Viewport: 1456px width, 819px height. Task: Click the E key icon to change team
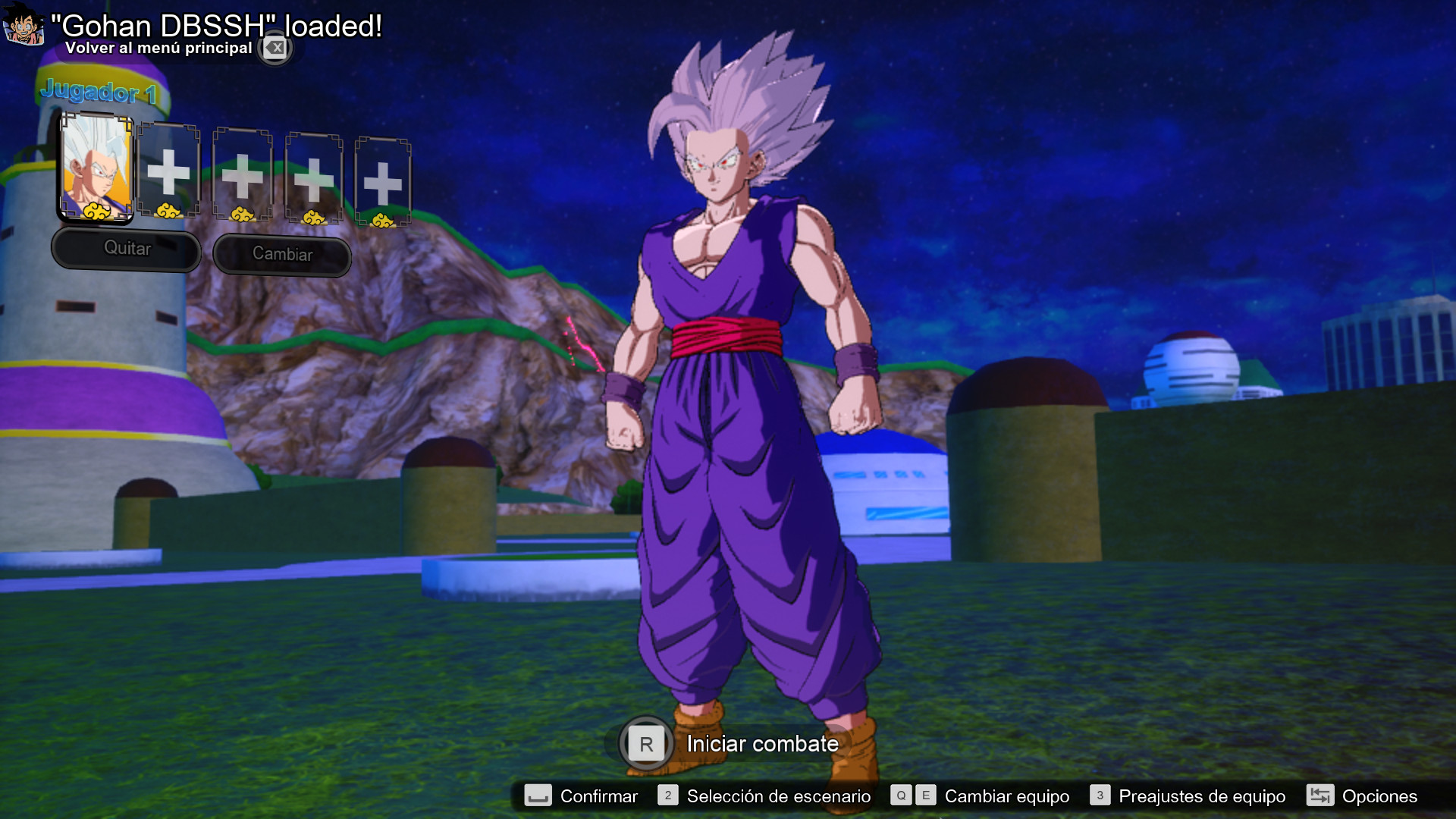924,796
